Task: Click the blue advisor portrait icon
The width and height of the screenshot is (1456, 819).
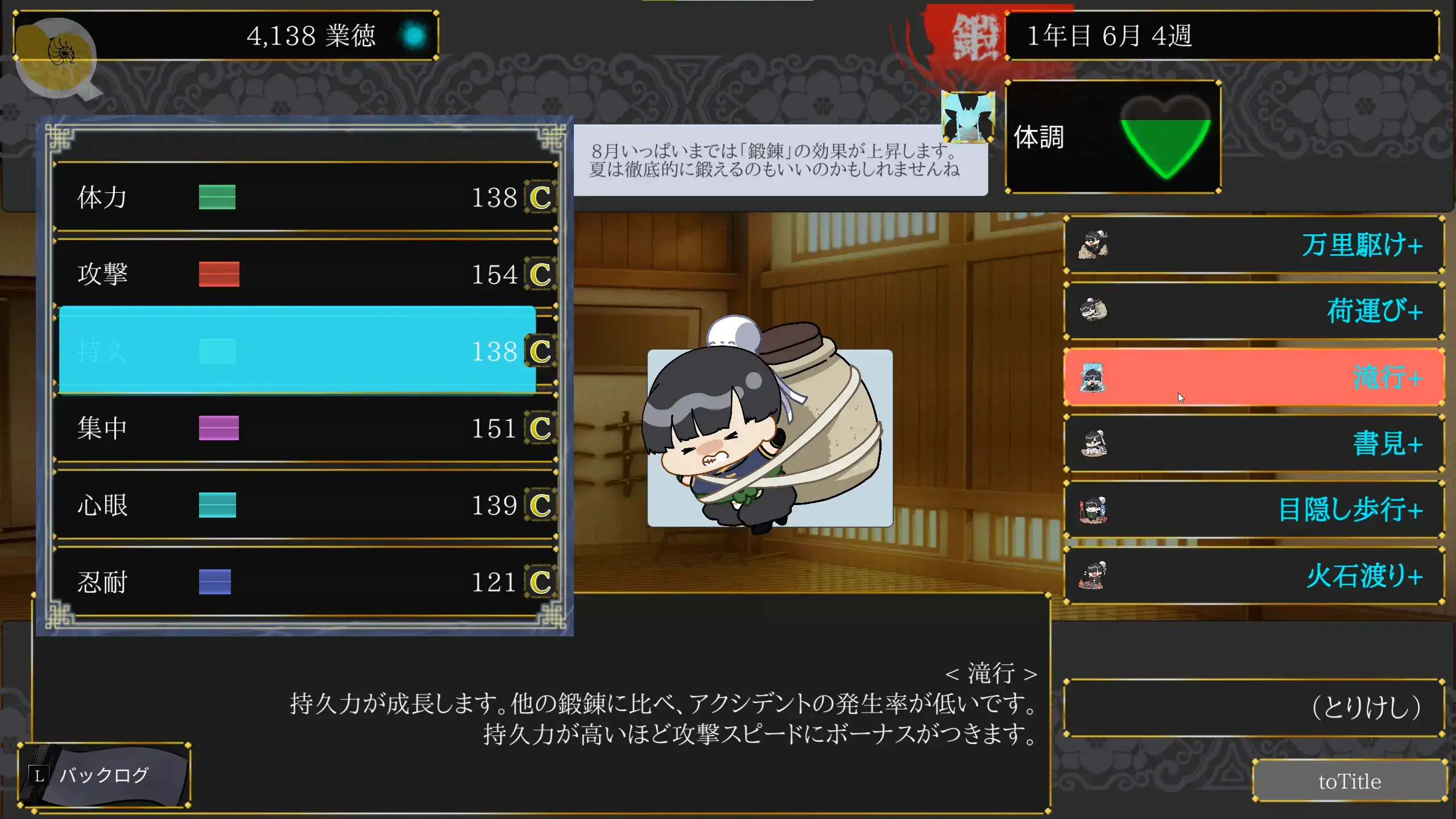Action: click(x=968, y=117)
